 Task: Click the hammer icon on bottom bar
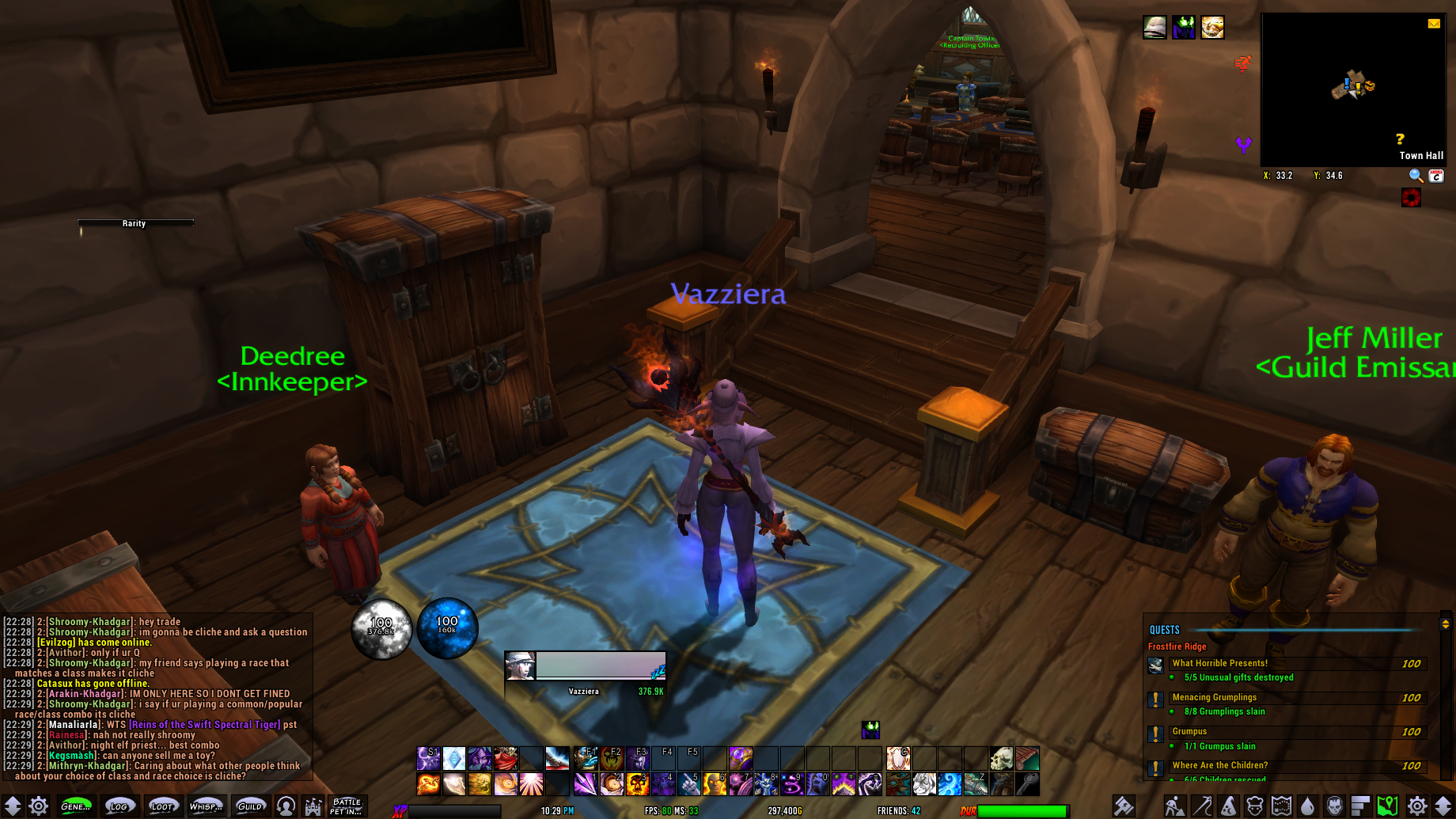pos(1124,806)
